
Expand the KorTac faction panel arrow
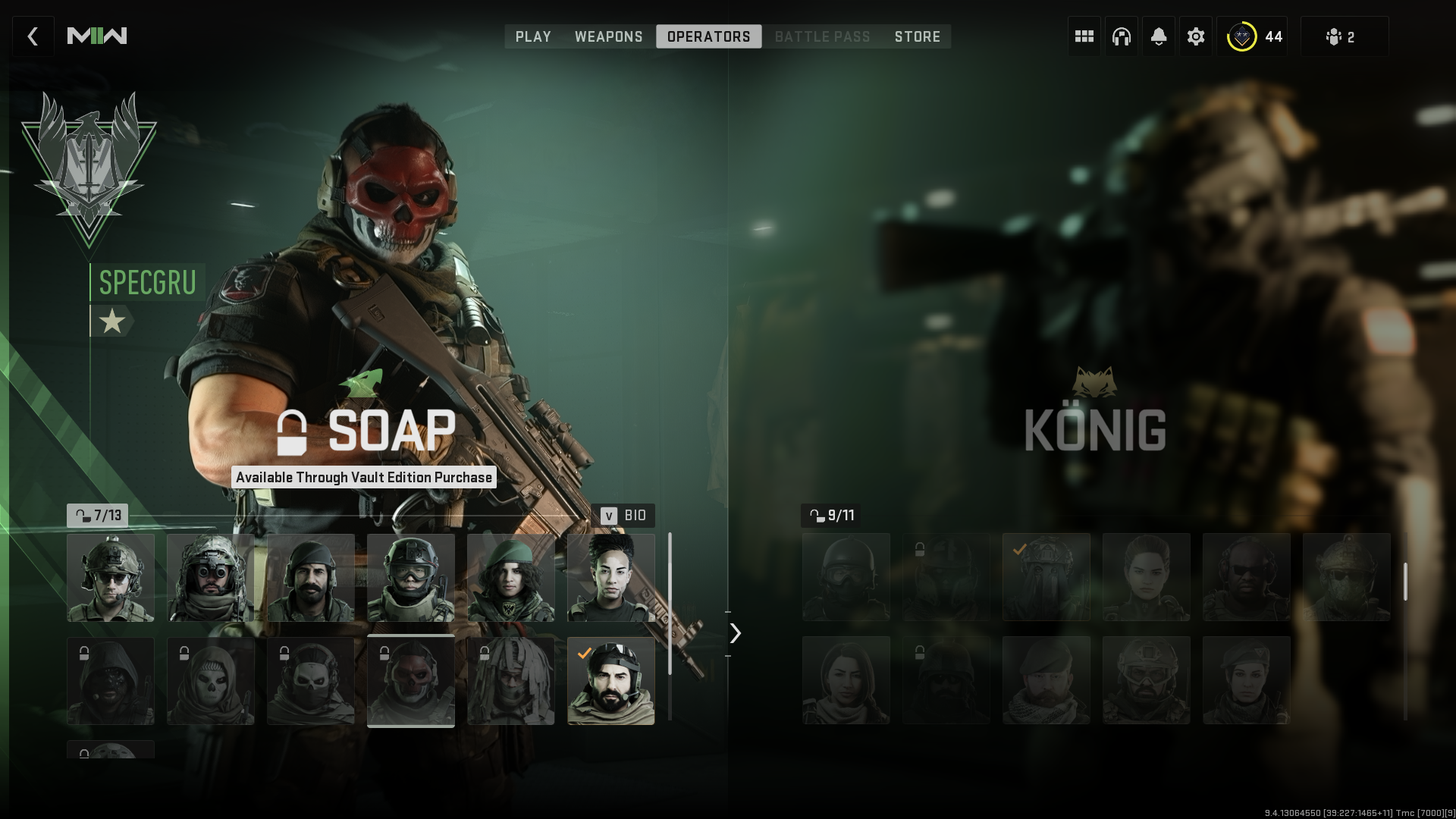pyautogui.click(x=734, y=633)
